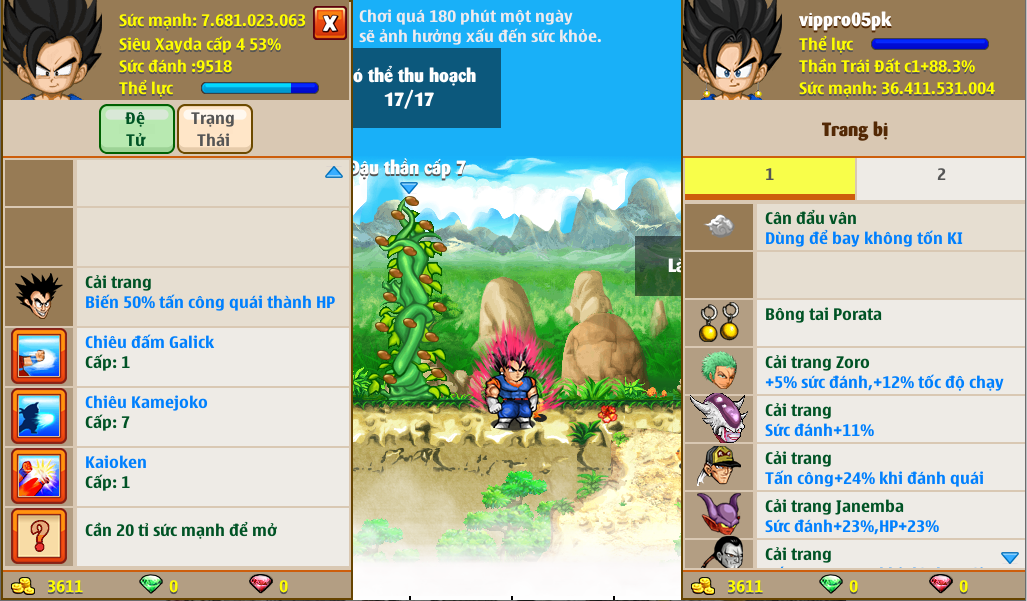The height and width of the screenshot is (601, 1027).
Task: Pick the Cải trang Janemba costume
Action: click(x=855, y=516)
